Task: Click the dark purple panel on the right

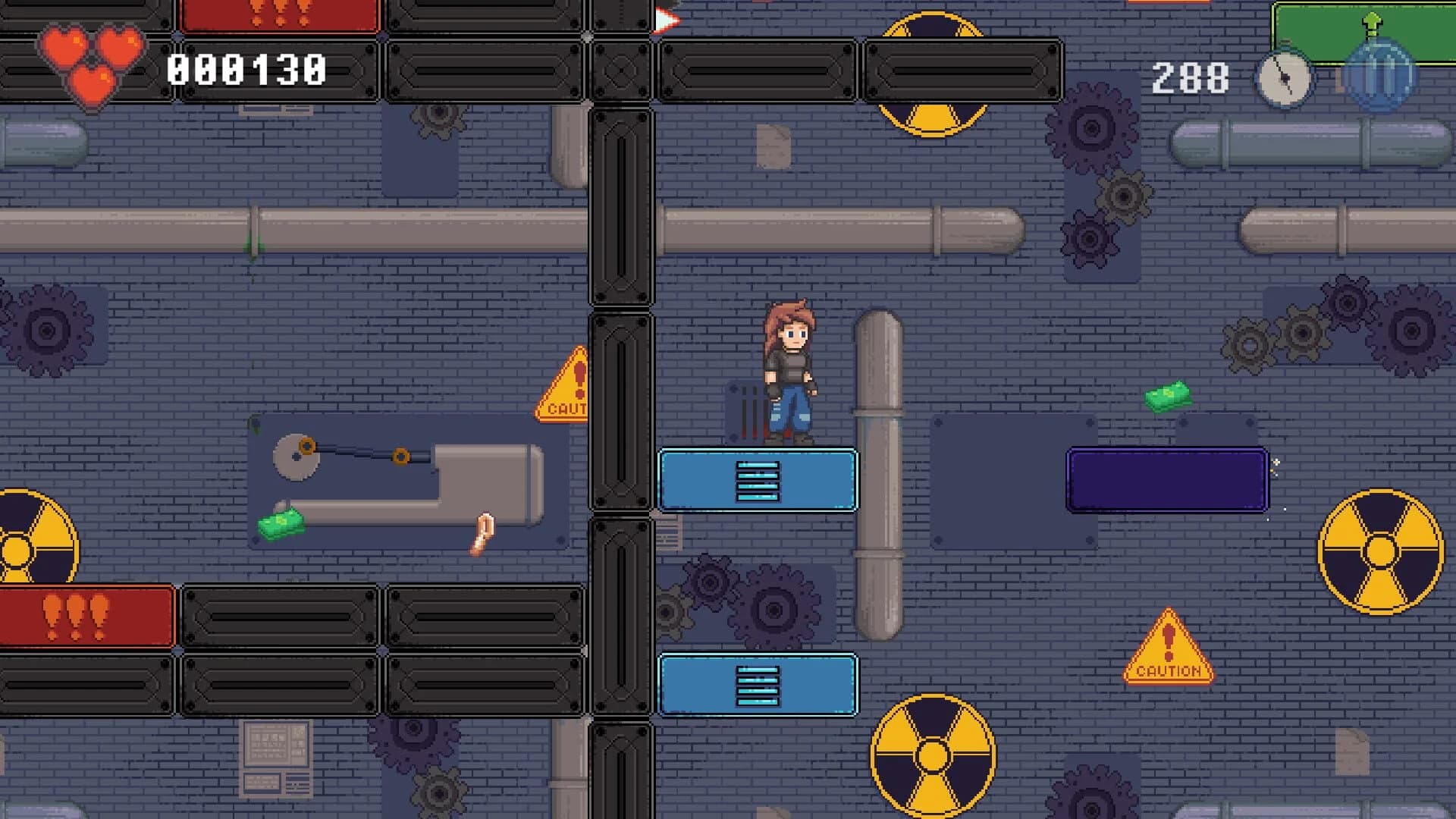Action: click(1166, 478)
